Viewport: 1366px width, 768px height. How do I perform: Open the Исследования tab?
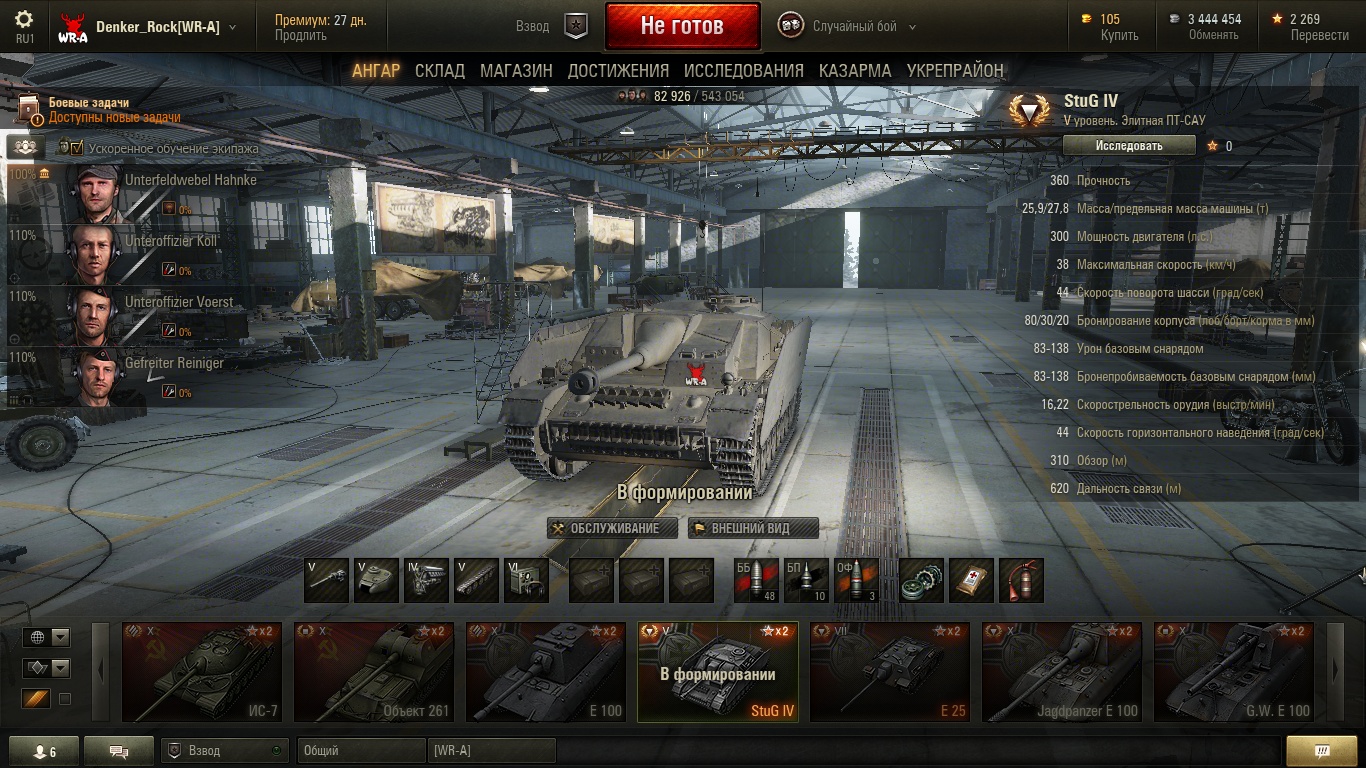click(743, 71)
